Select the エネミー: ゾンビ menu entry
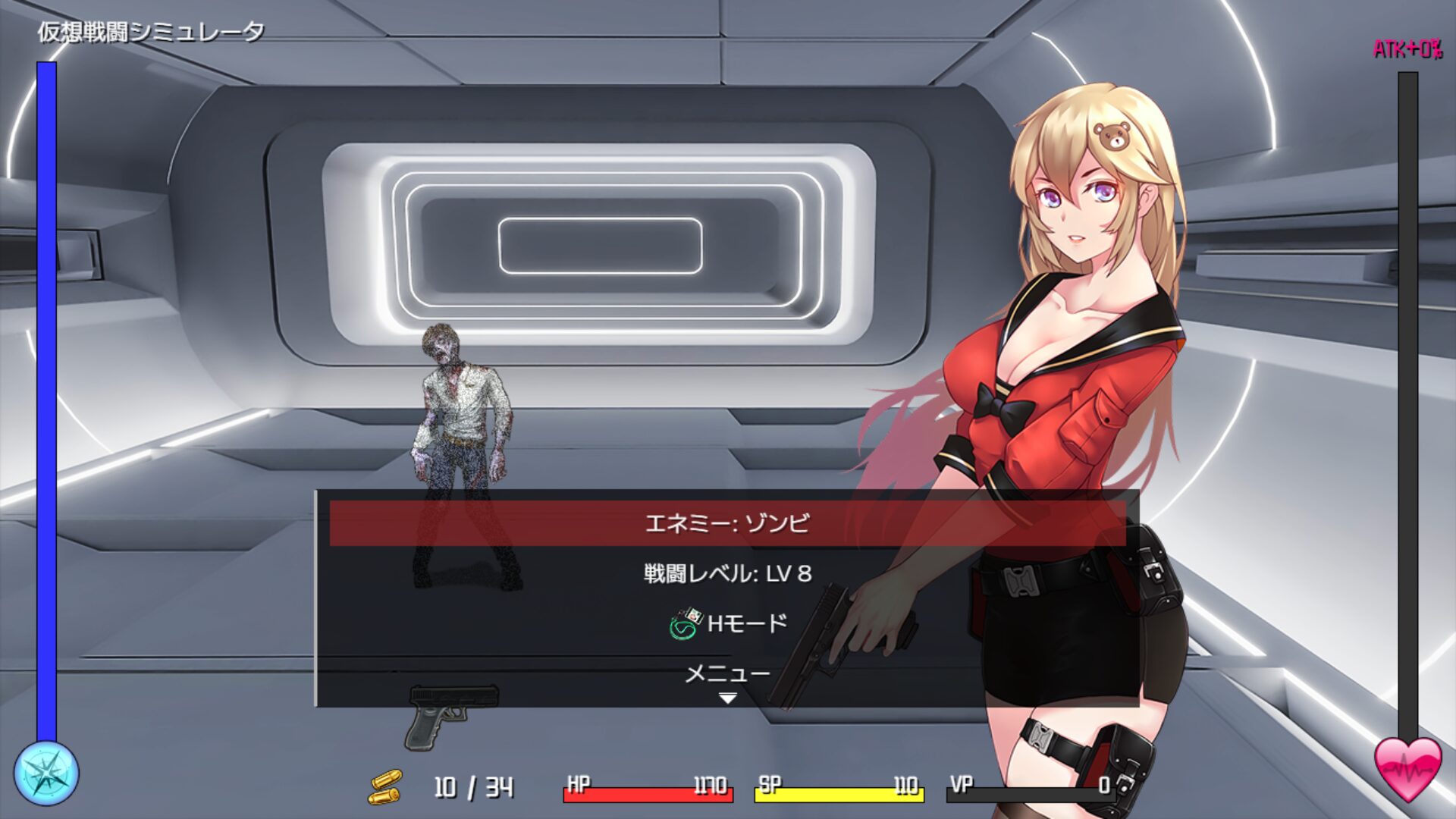The height and width of the screenshot is (819, 1456). point(727,523)
